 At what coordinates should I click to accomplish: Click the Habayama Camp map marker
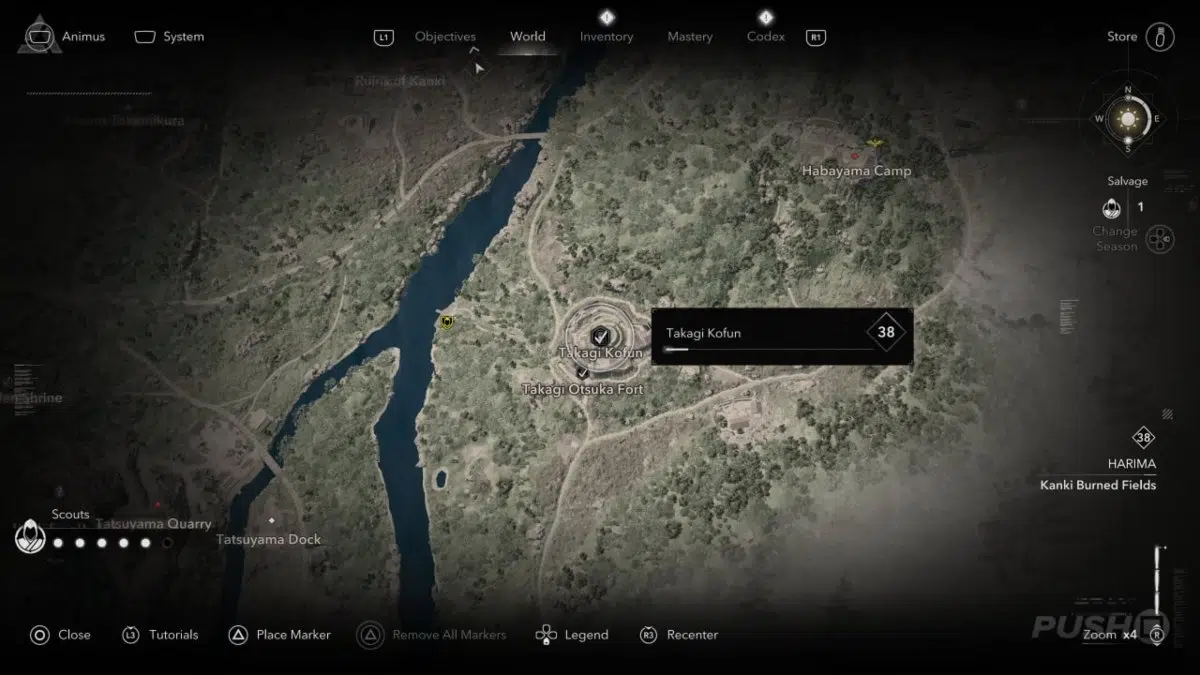coord(855,156)
